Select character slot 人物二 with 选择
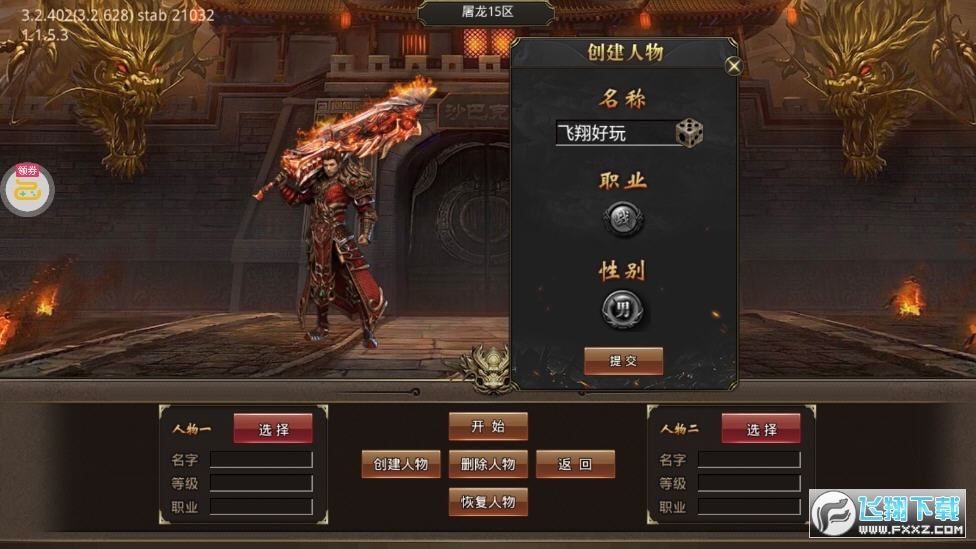This screenshot has height=549, width=976. click(x=761, y=429)
